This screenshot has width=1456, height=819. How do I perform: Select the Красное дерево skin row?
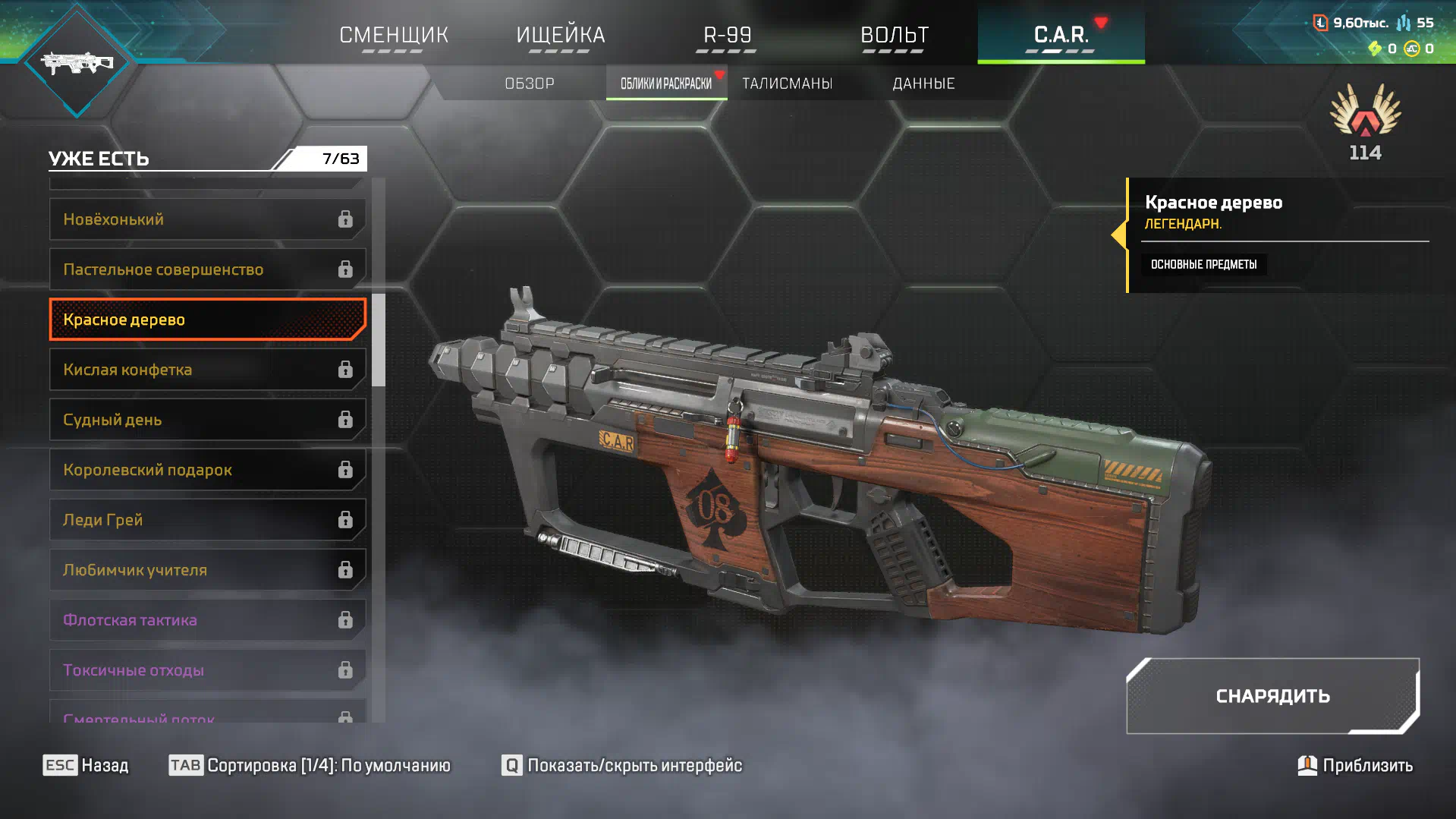click(x=207, y=320)
